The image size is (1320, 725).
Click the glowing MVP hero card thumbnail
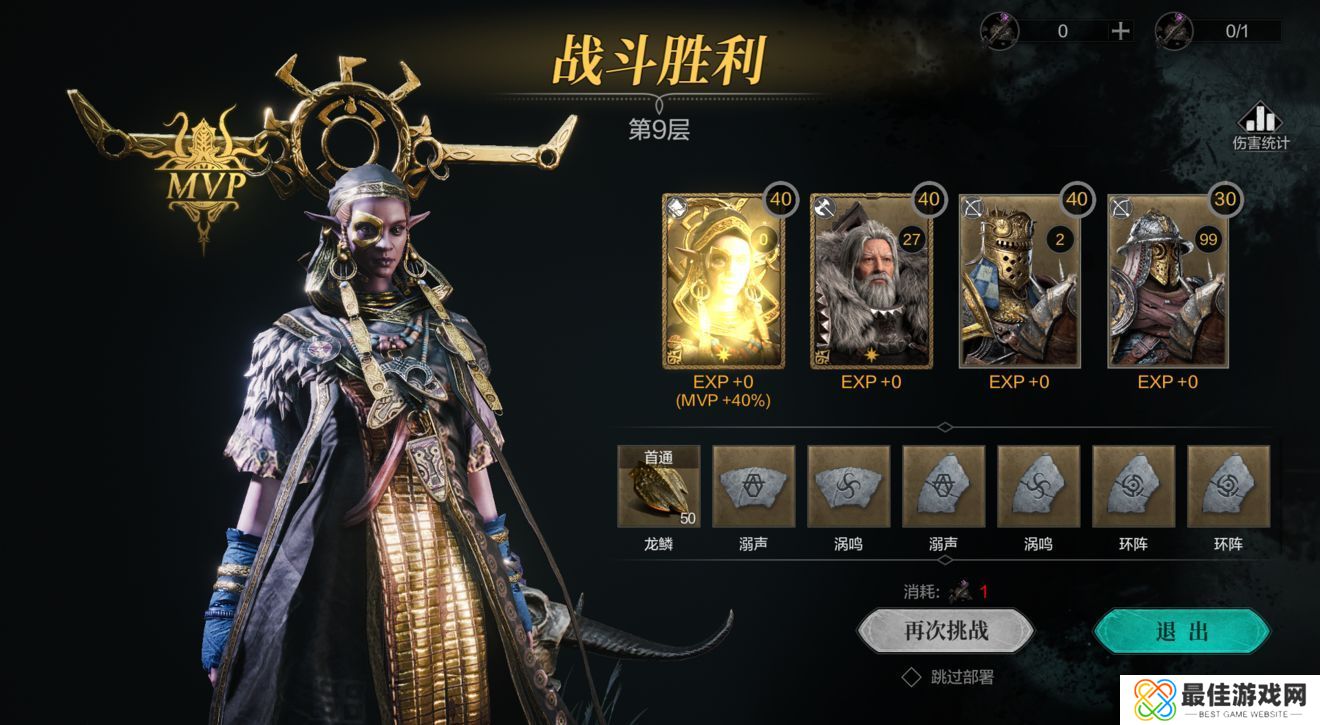pyautogui.click(x=720, y=280)
